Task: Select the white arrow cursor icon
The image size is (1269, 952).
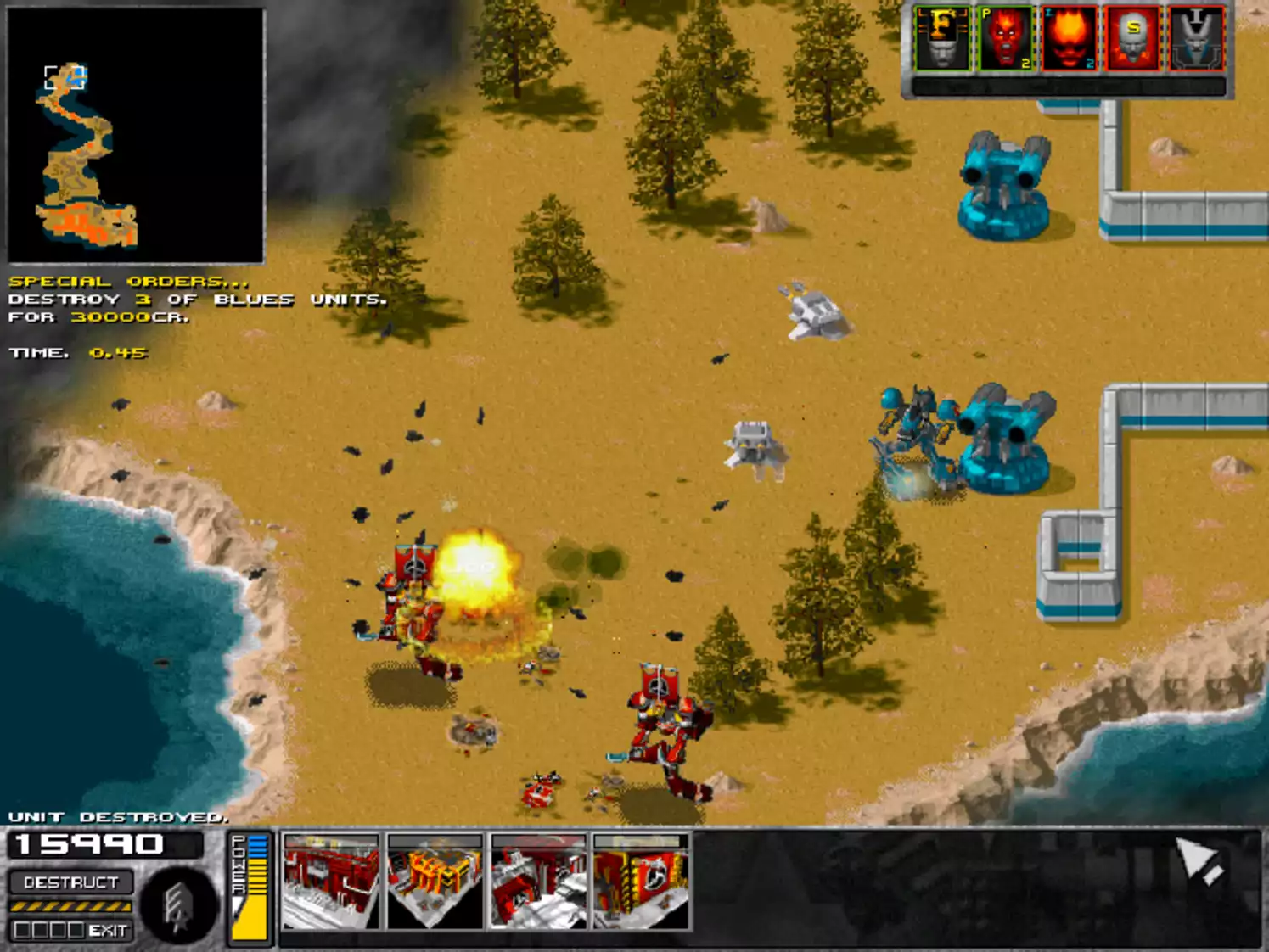Action: tap(1199, 861)
